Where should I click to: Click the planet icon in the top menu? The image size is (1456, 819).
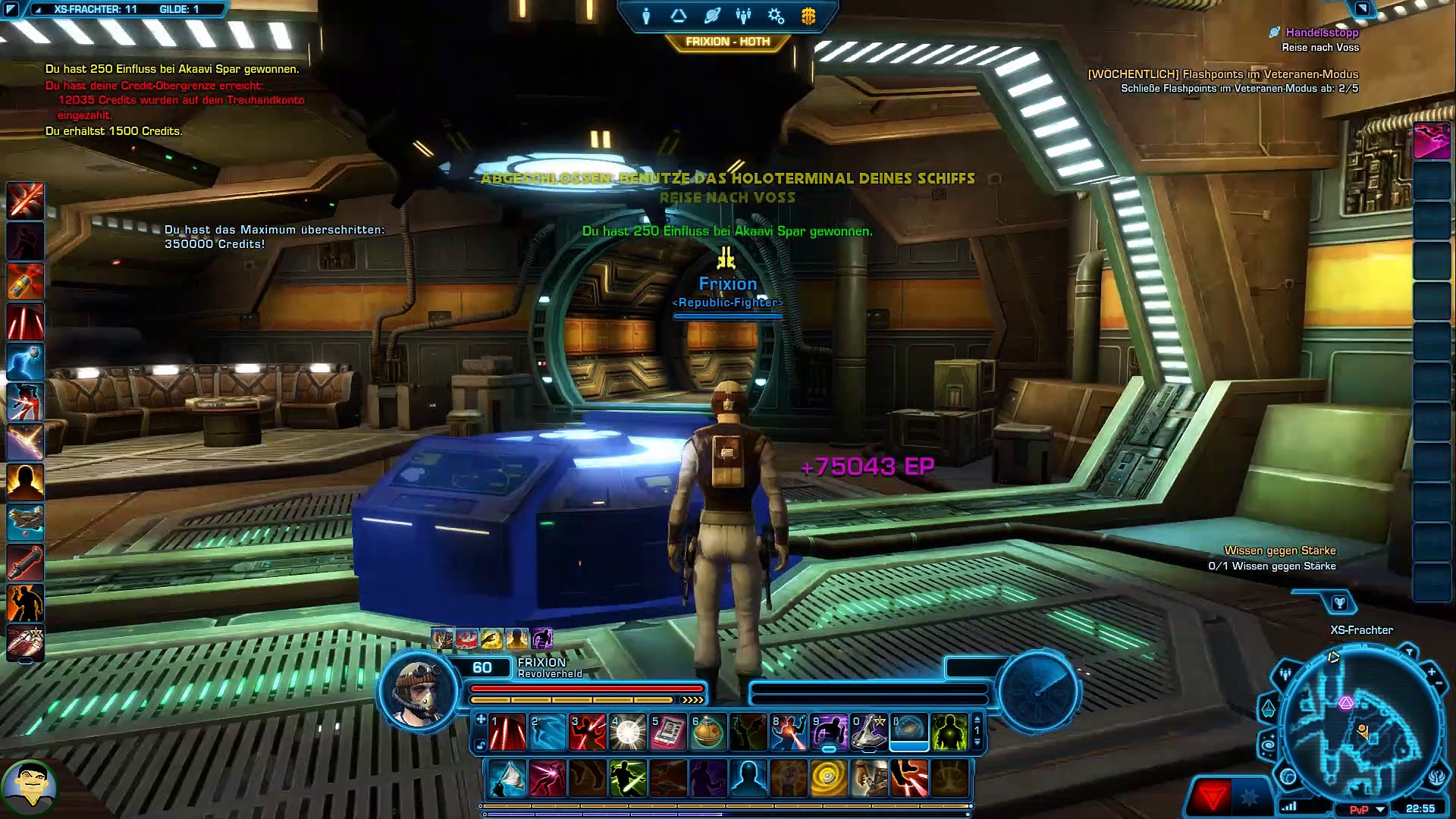(711, 16)
